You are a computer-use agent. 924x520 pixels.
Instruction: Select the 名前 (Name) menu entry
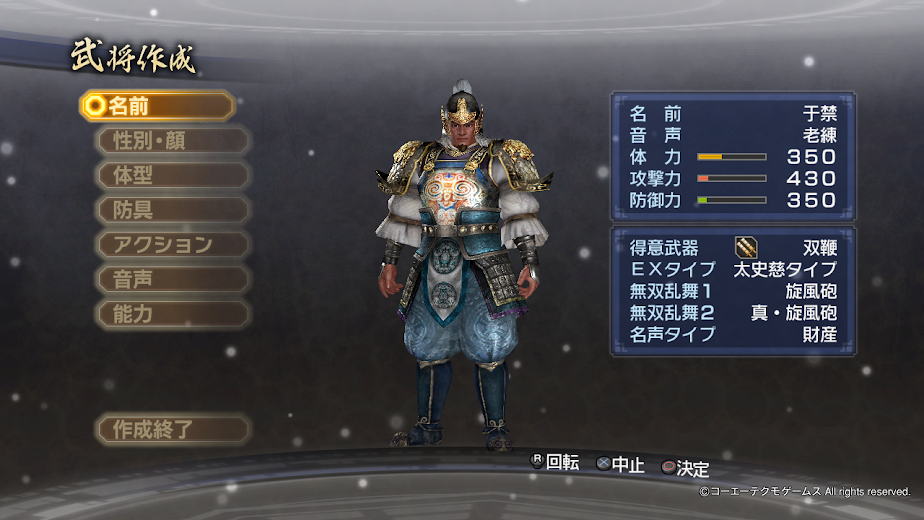pos(158,105)
